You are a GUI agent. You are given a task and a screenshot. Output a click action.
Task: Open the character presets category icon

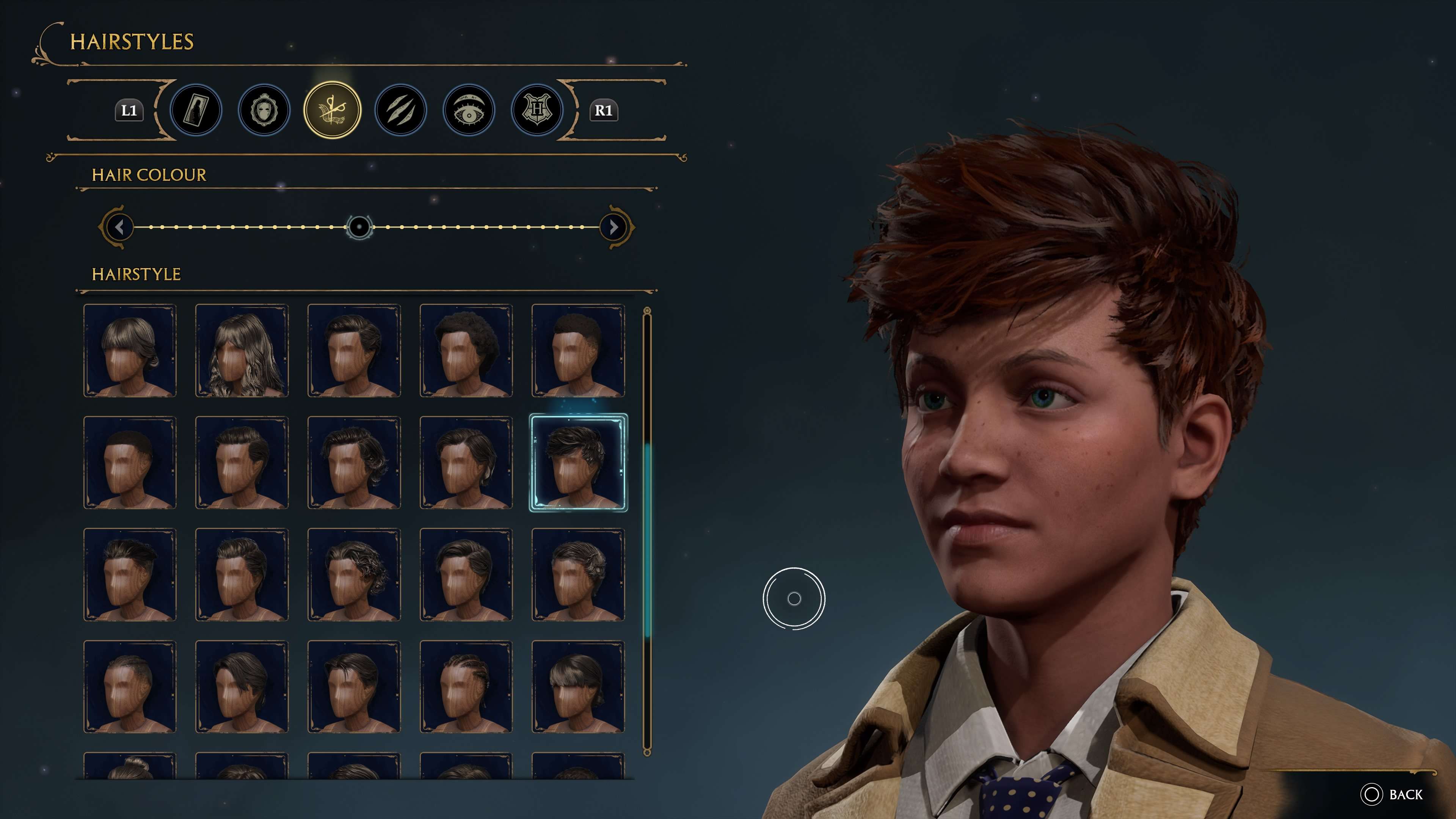[196, 110]
